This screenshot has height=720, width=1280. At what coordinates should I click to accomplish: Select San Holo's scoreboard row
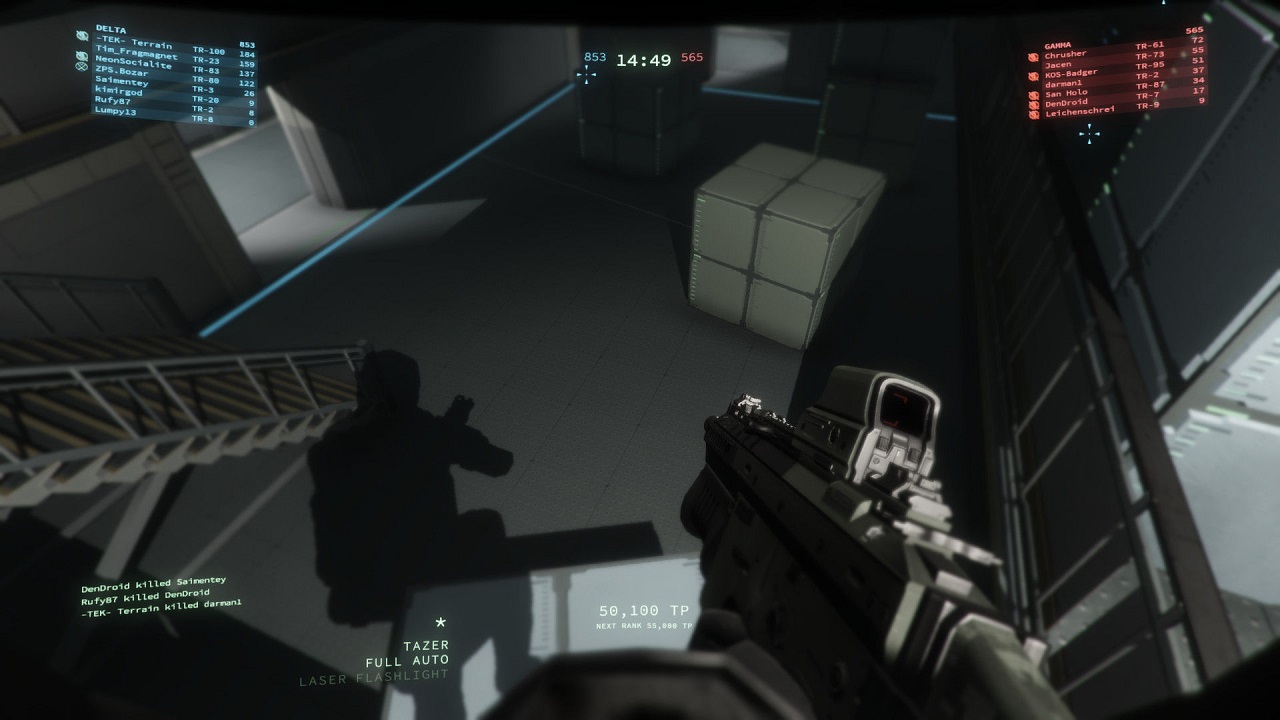(x=1066, y=93)
